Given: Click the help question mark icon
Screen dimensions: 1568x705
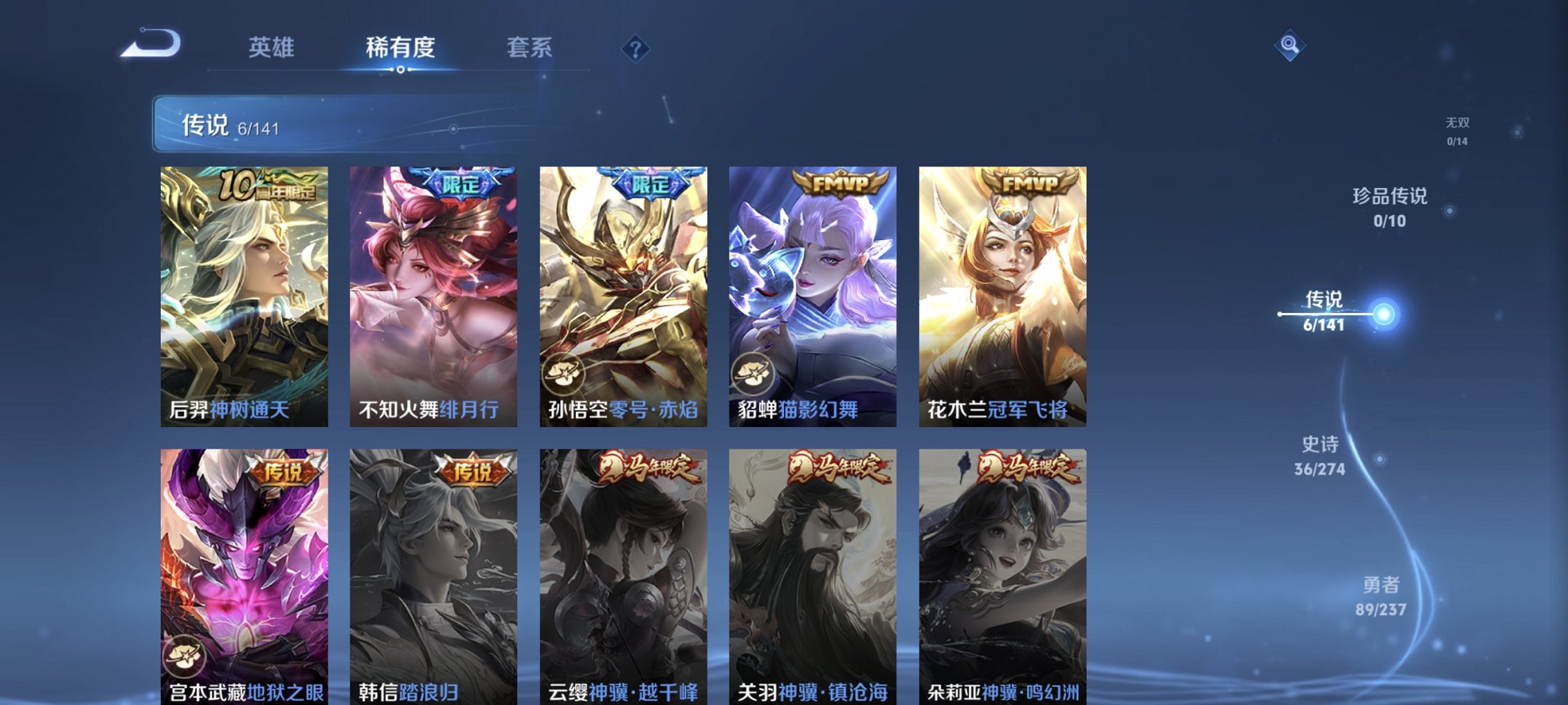Looking at the screenshot, I should coord(636,49).
